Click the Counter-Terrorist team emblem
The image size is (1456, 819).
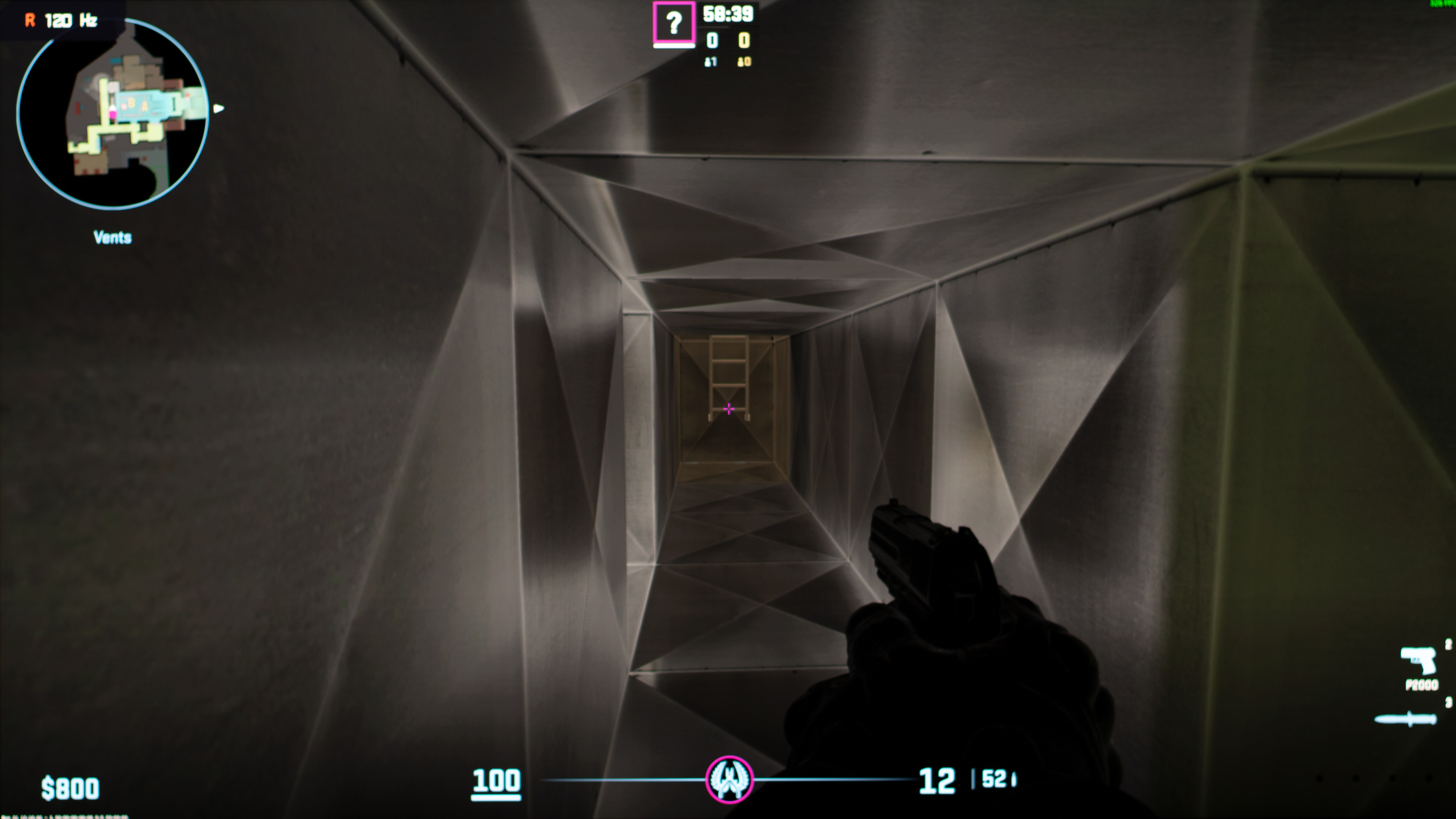click(x=729, y=780)
